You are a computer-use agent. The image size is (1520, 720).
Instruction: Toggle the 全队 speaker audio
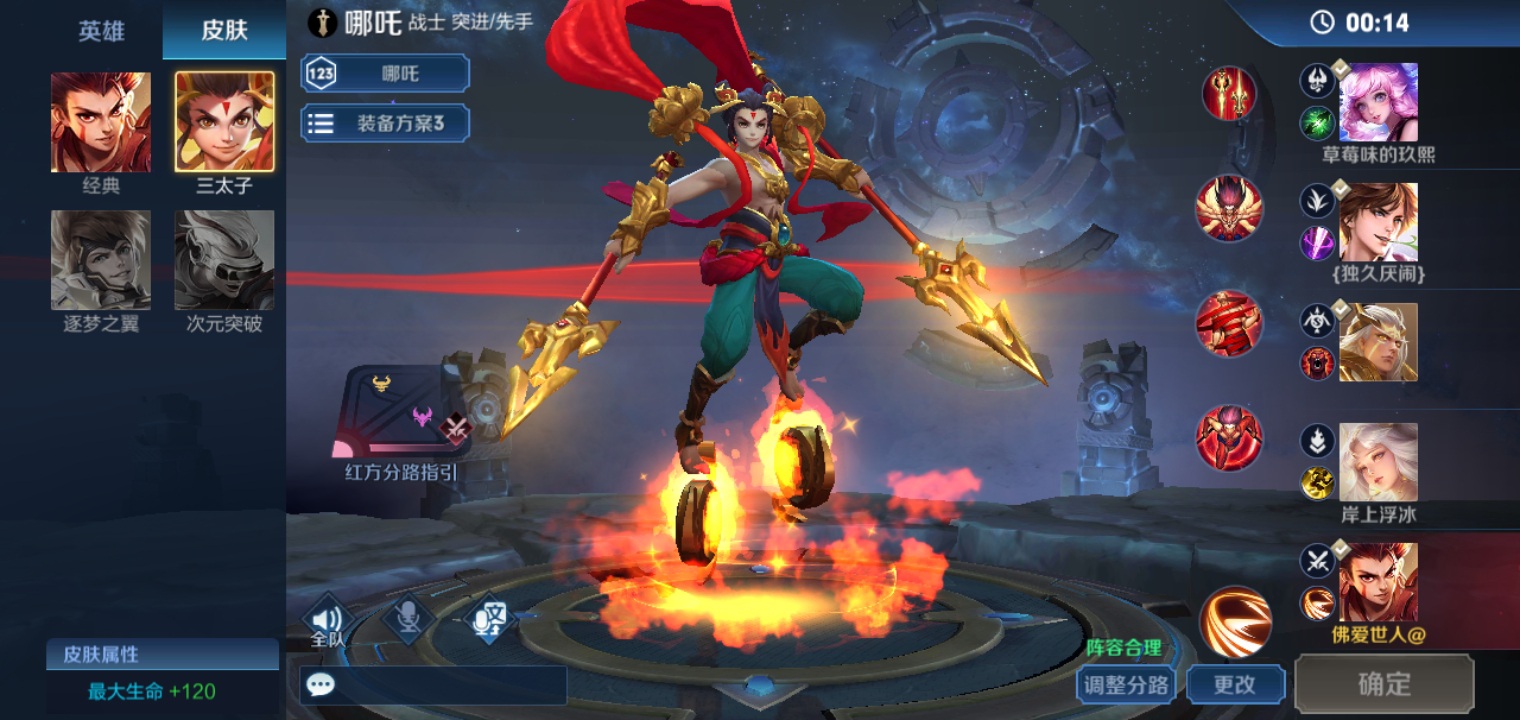(x=326, y=623)
